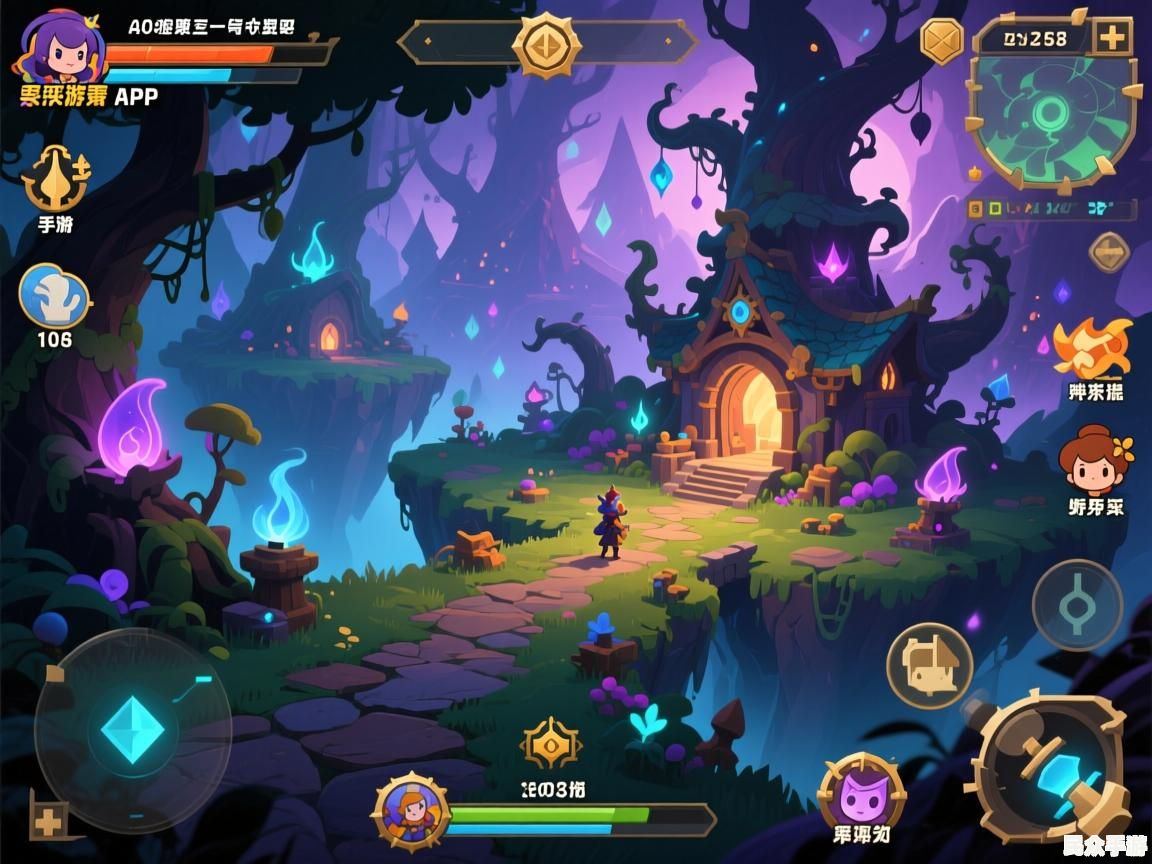Image resolution: width=1152 pixels, height=864 pixels.
Task: Click the hexagonal gold button beside the minimap
Action: point(941,41)
